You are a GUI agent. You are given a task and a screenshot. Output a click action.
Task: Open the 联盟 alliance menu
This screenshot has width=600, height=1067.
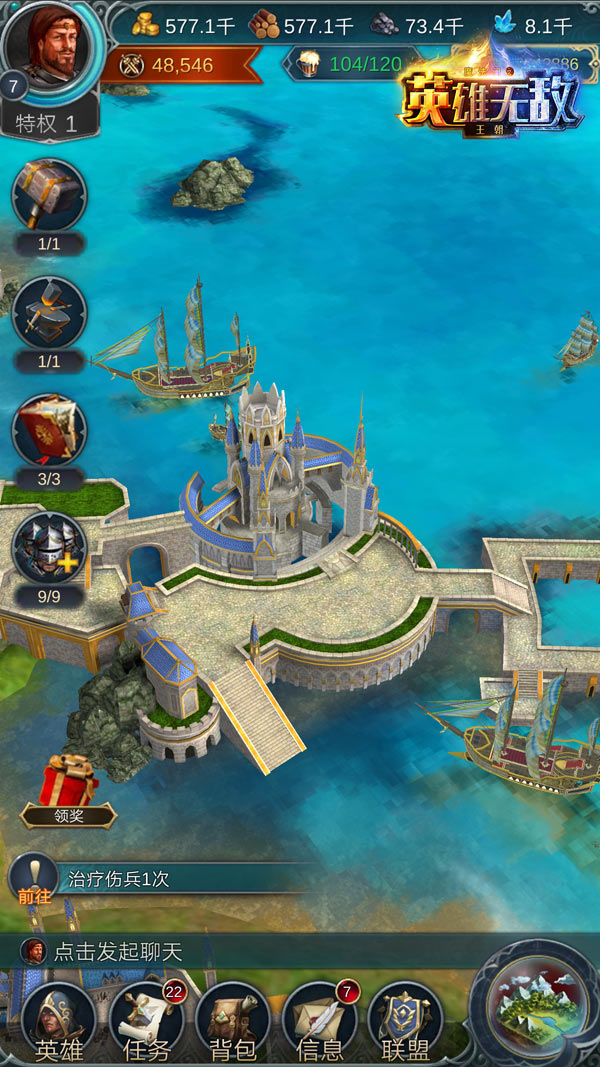pyautogui.click(x=406, y=1022)
